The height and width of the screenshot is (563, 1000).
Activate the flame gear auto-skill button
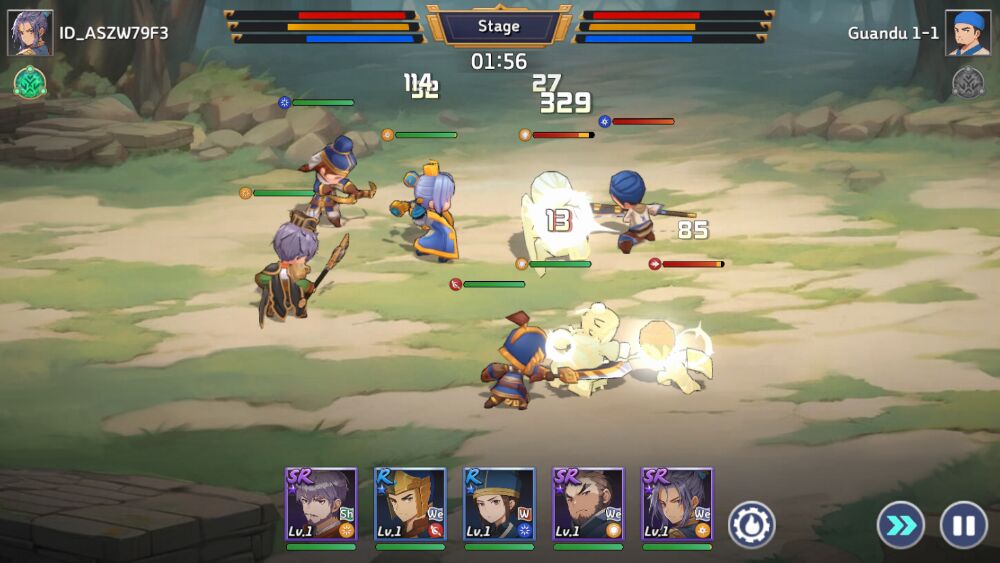[x=751, y=524]
